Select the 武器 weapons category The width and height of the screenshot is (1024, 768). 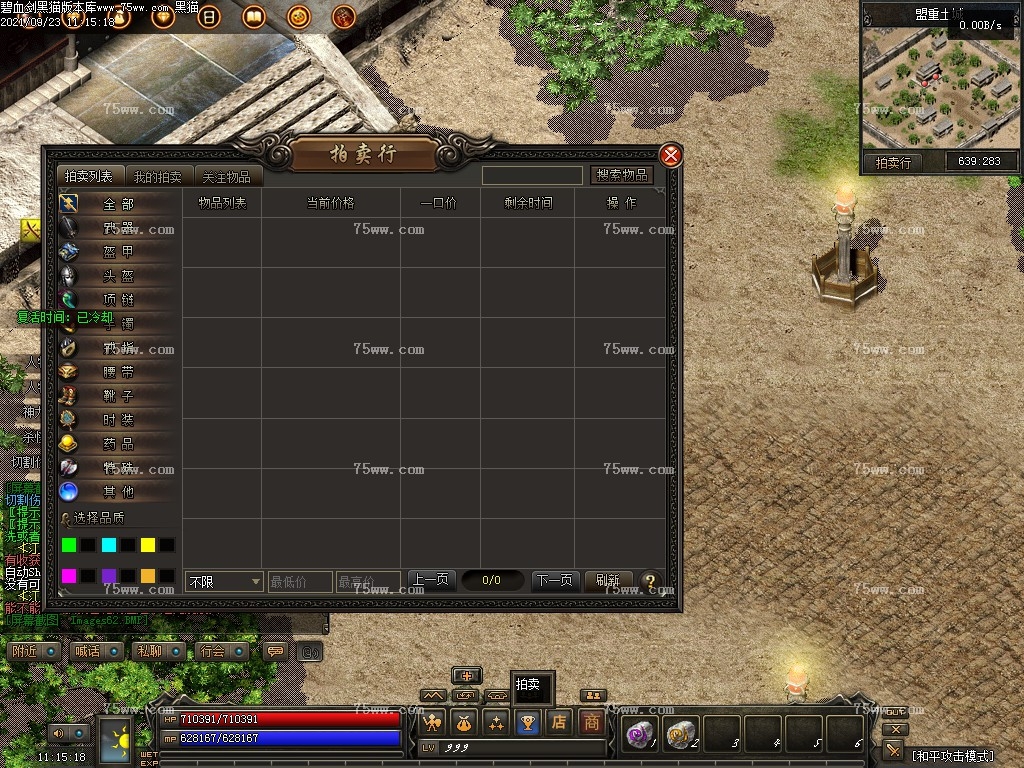click(117, 228)
